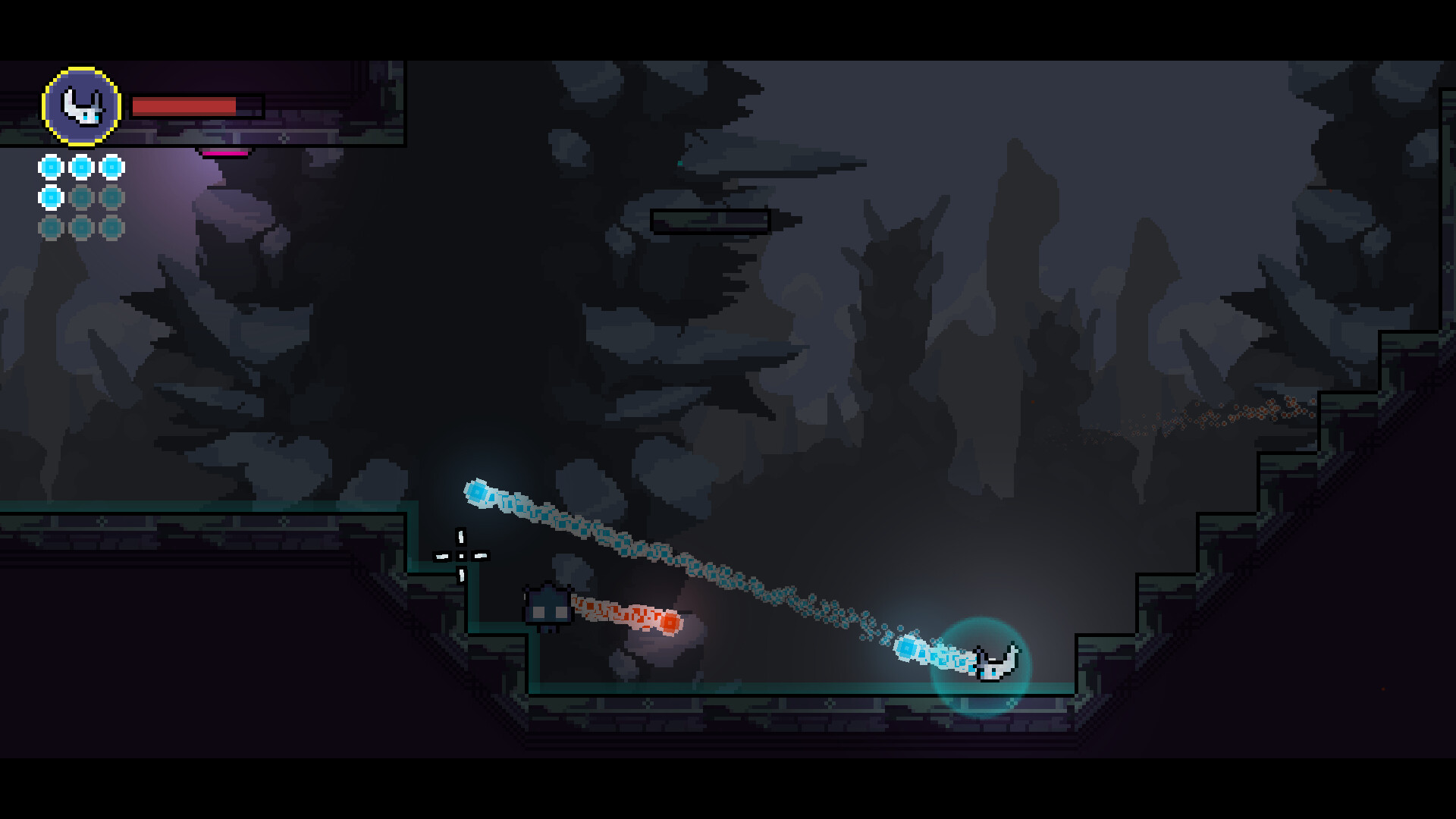
Task: Select the lit orb in the middle row
Action: (x=50, y=196)
